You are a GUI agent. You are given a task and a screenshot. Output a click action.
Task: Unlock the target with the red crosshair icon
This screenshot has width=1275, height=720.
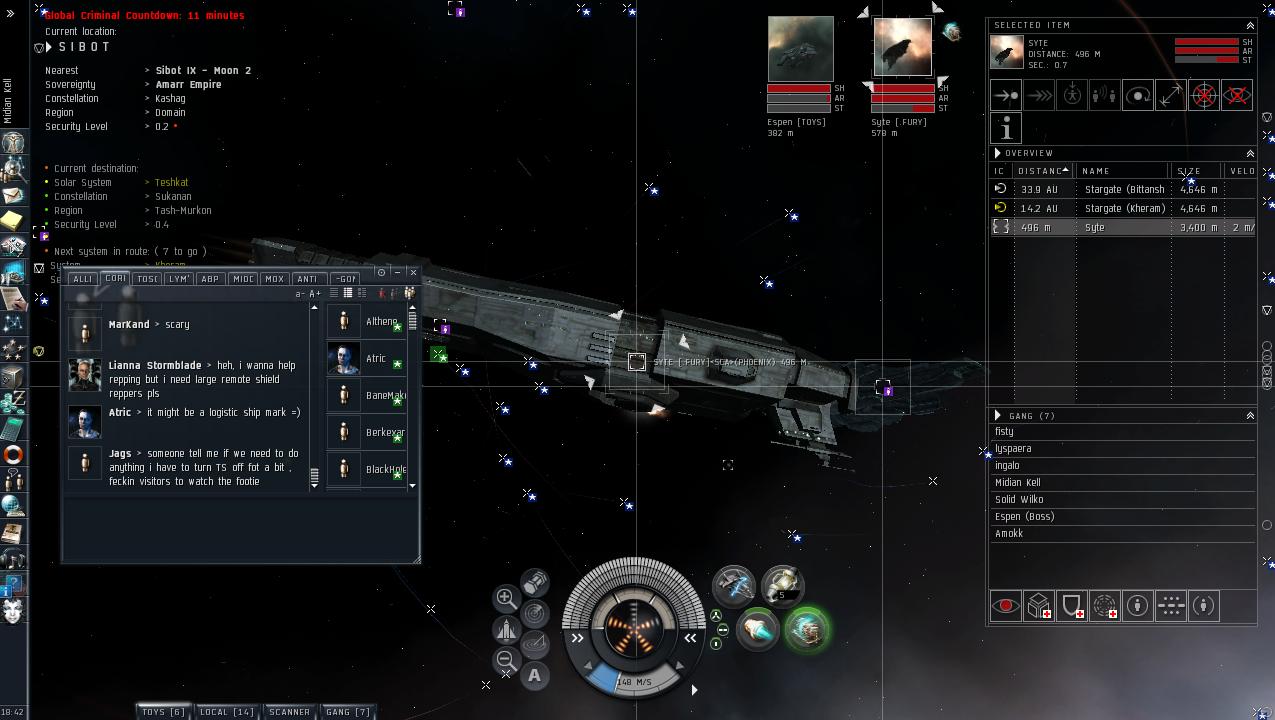1204,95
